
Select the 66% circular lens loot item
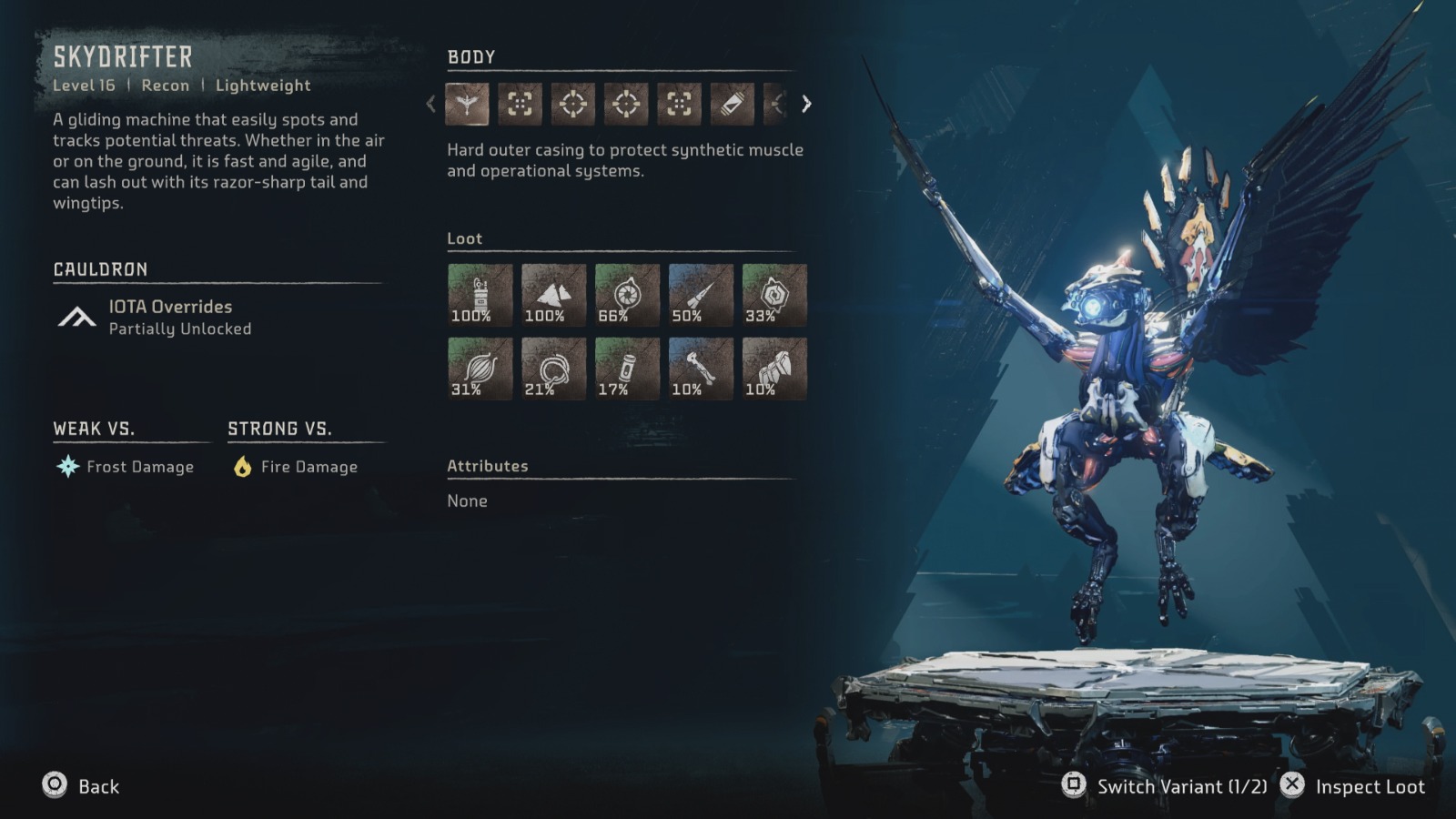point(627,295)
